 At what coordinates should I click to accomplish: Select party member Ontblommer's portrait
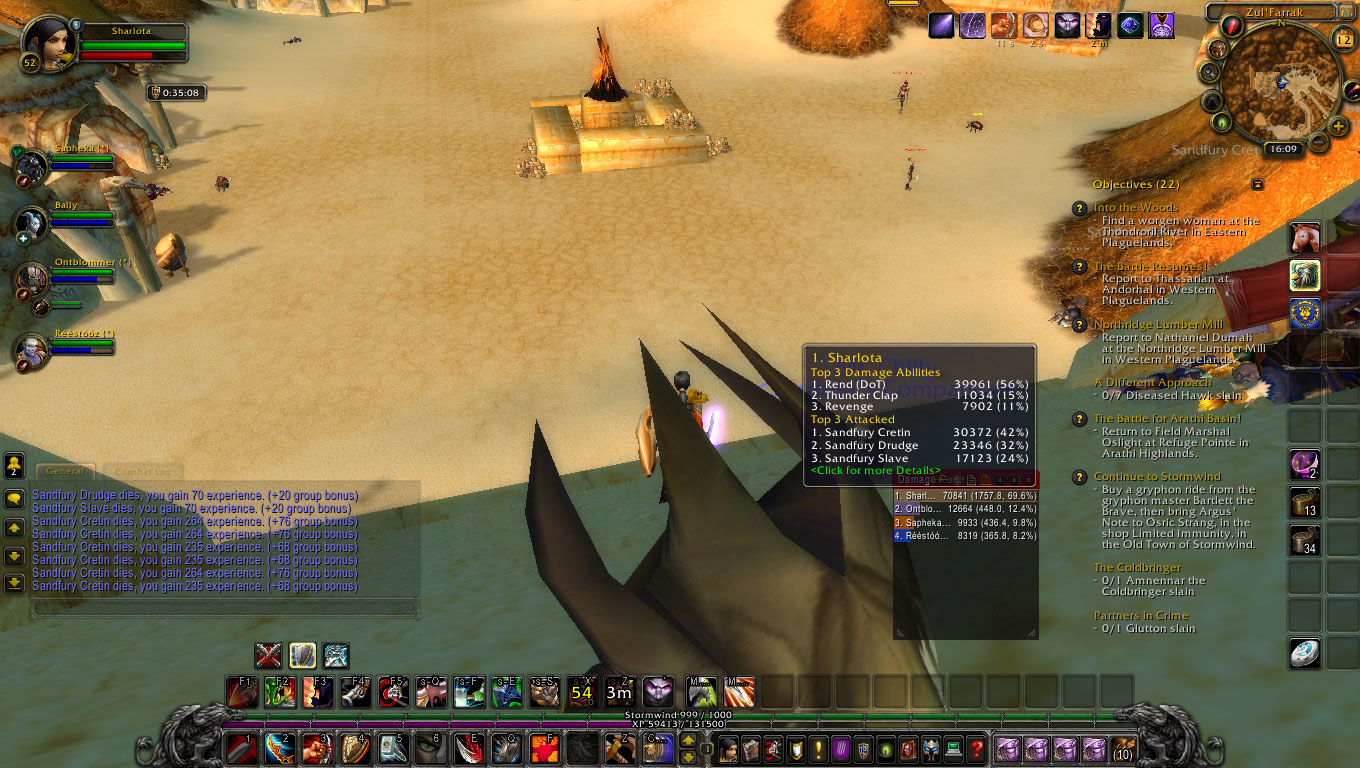(32, 279)
